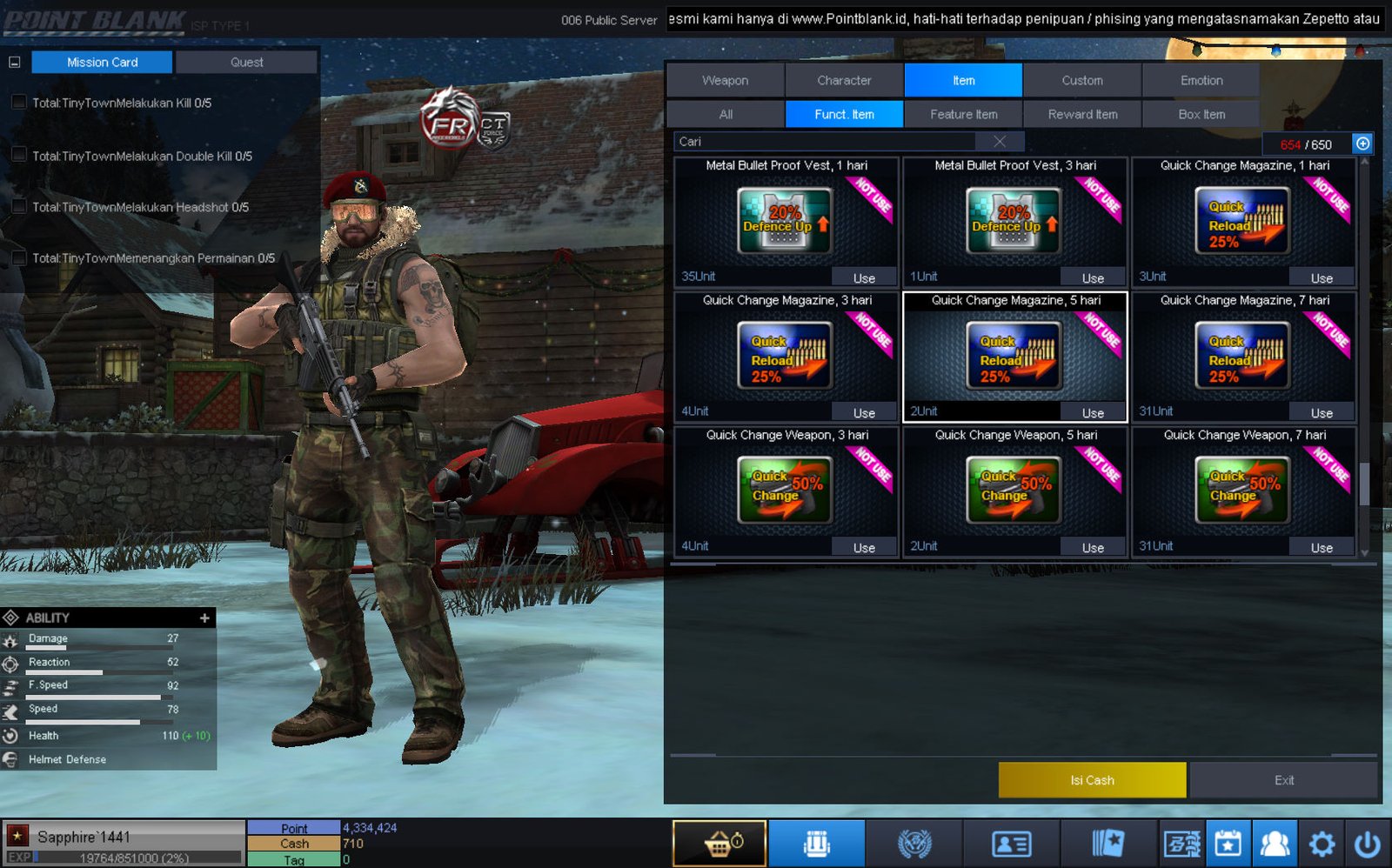This screenshot has width=1392, height=868.
Task: Open the Character tab
Action: 844,80
